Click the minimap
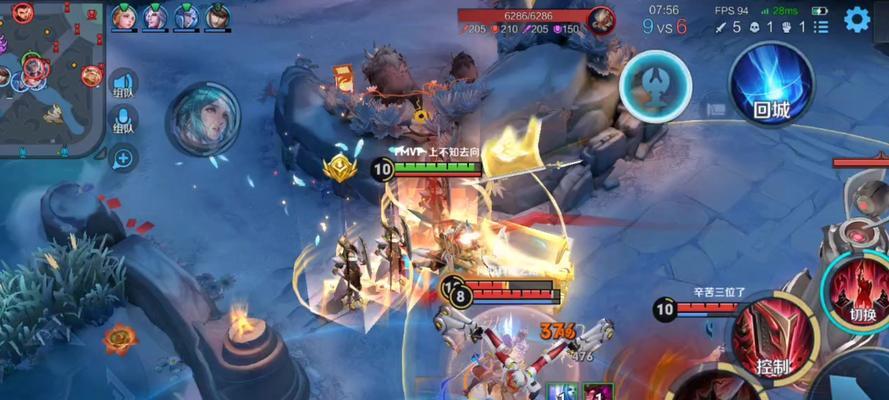Screen dimensions: 889x400 click(x=50, y=75)
